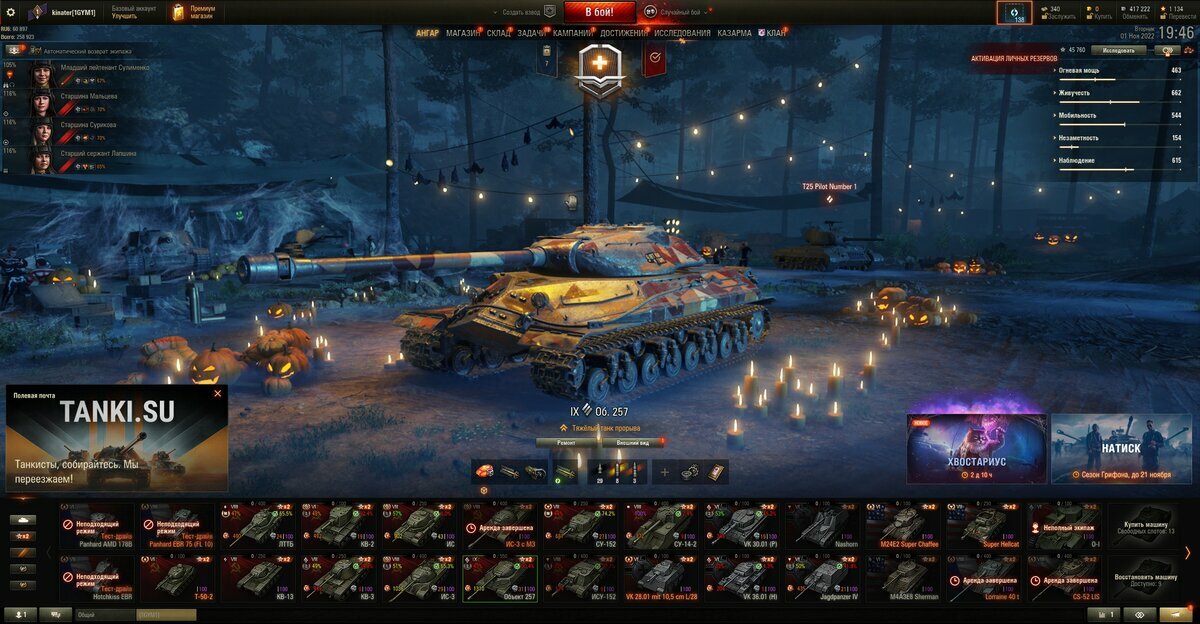Go to the «Кампании» tab
The height and width of the screenshot is (624, 1200).
(x=572, y=33)
